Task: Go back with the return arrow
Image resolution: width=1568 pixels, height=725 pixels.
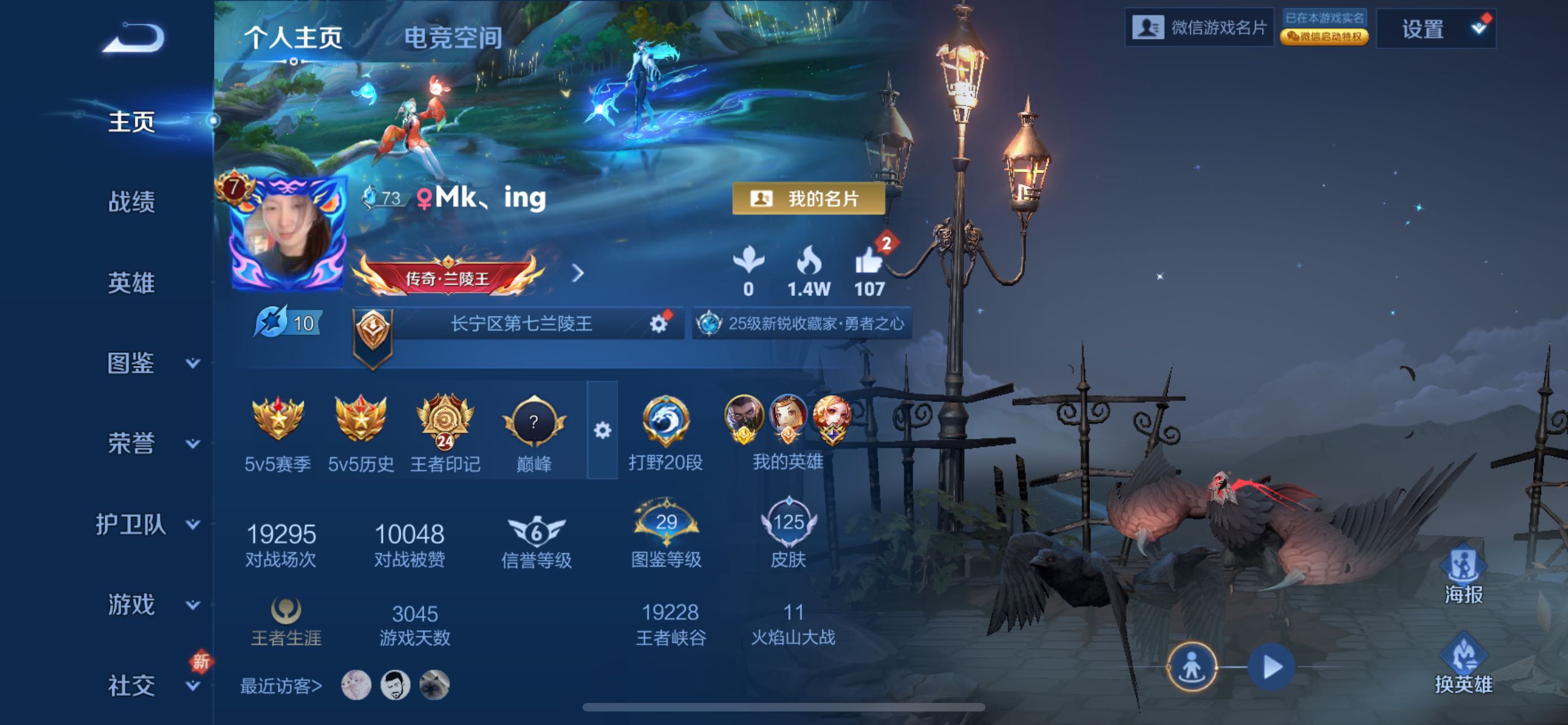Action: tap(133, 38)
